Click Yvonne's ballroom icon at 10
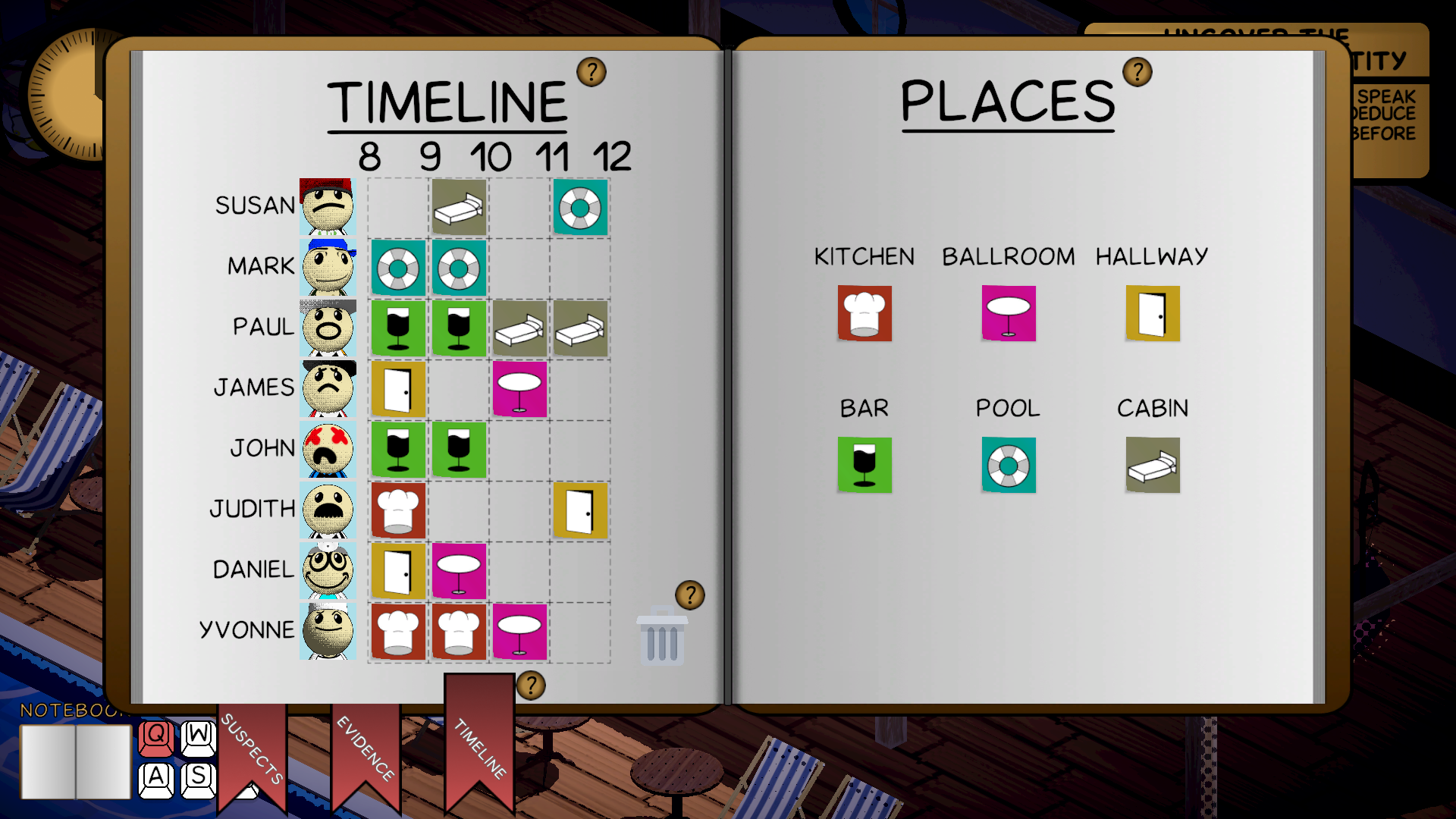Screen dimensions: 1456x819 [x=518, y=632]
